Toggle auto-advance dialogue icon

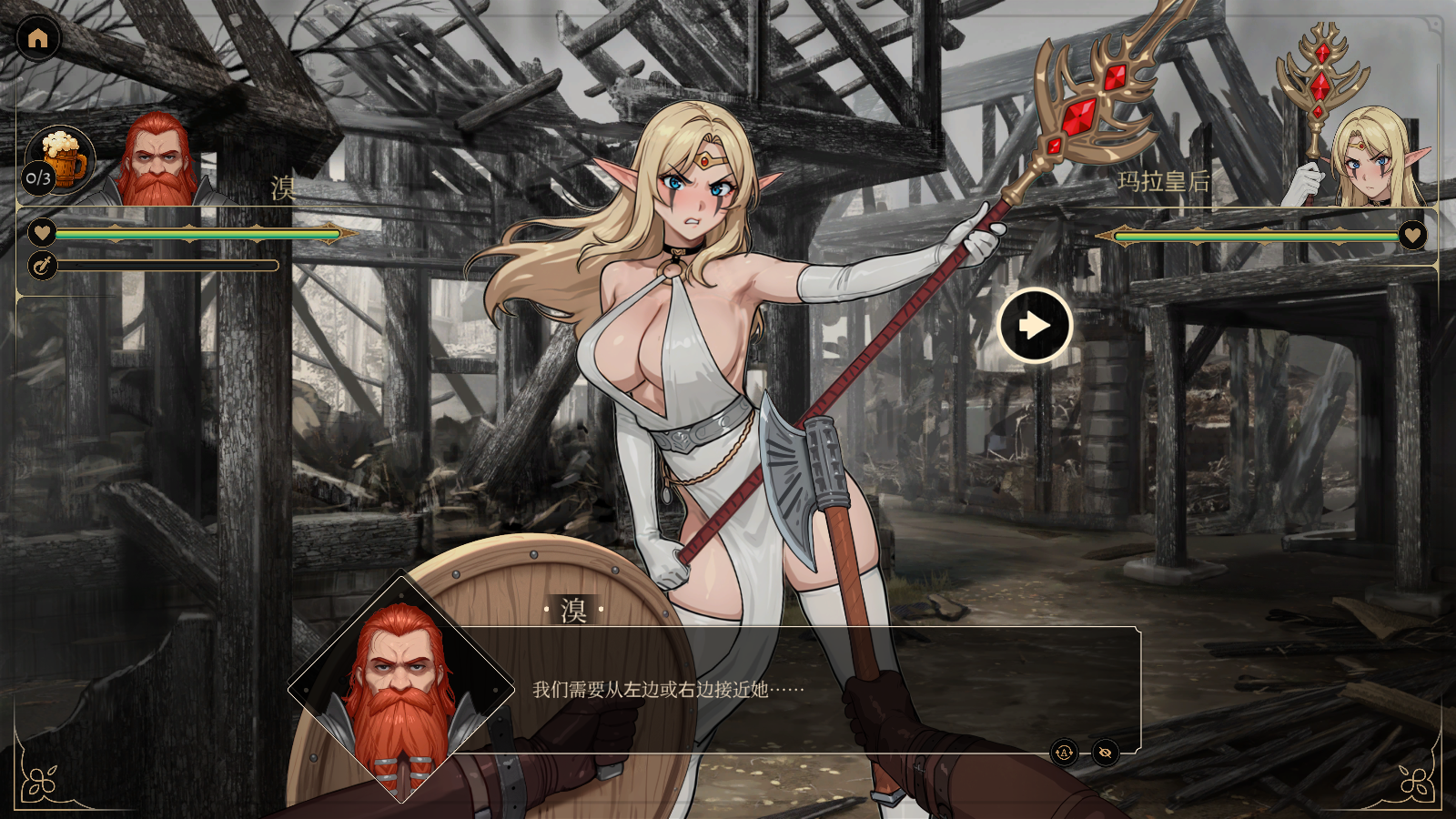(1064, 753)
